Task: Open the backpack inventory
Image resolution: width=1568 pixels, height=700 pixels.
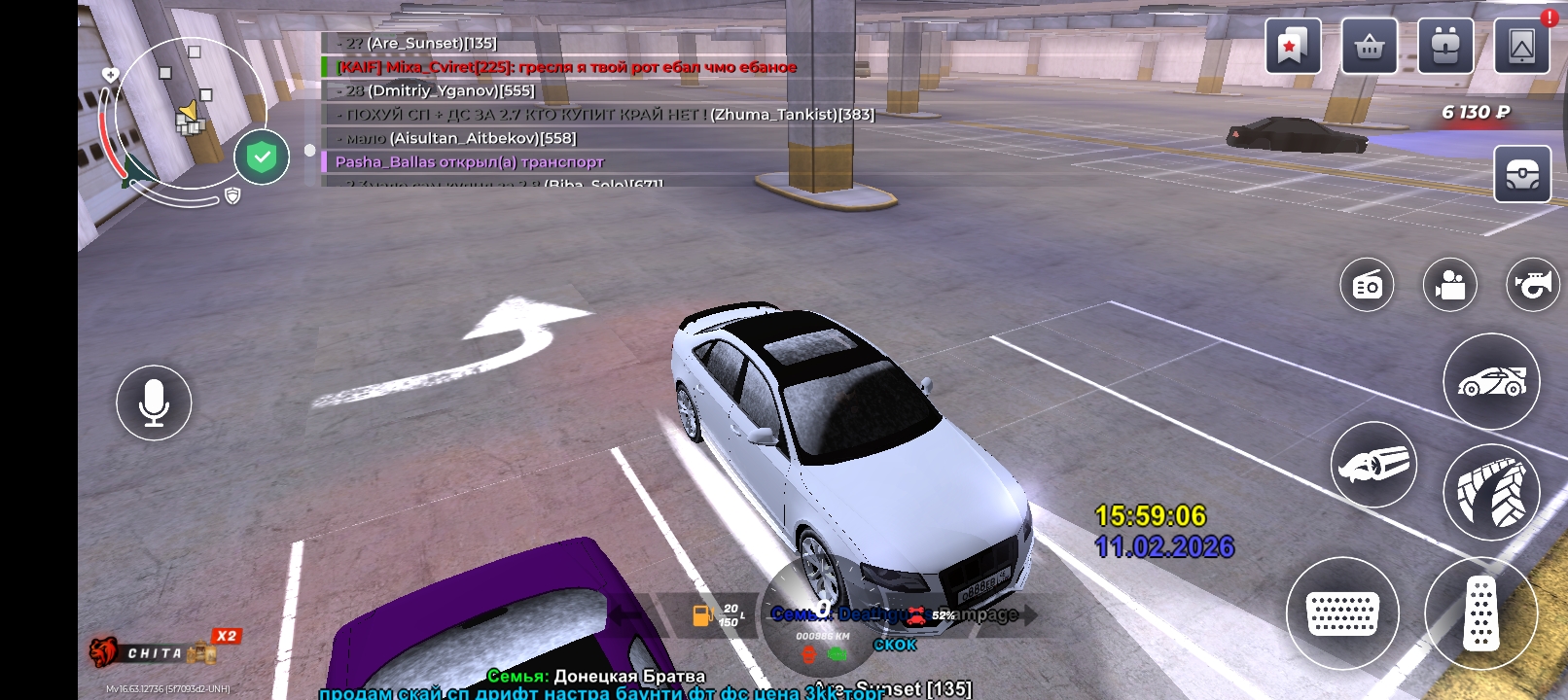Action: click(1444, 46)
